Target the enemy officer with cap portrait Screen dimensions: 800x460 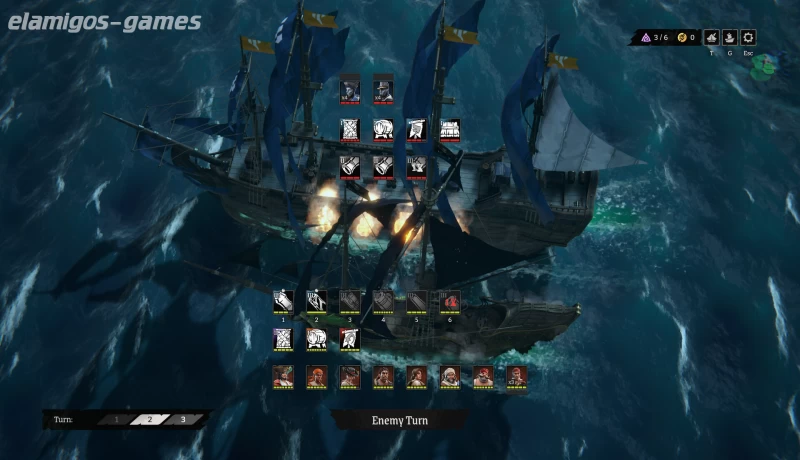pos(383,87)
